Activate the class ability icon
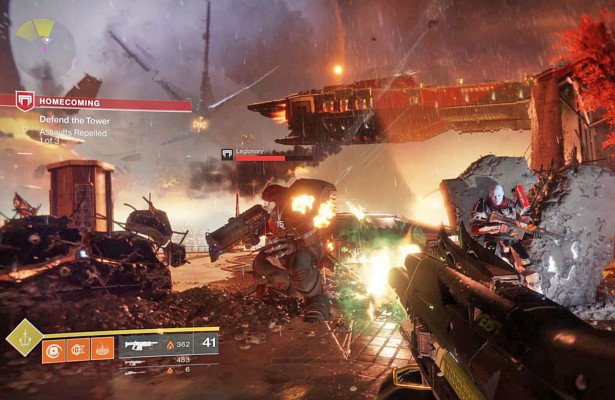615x400 pixels. 102,349
